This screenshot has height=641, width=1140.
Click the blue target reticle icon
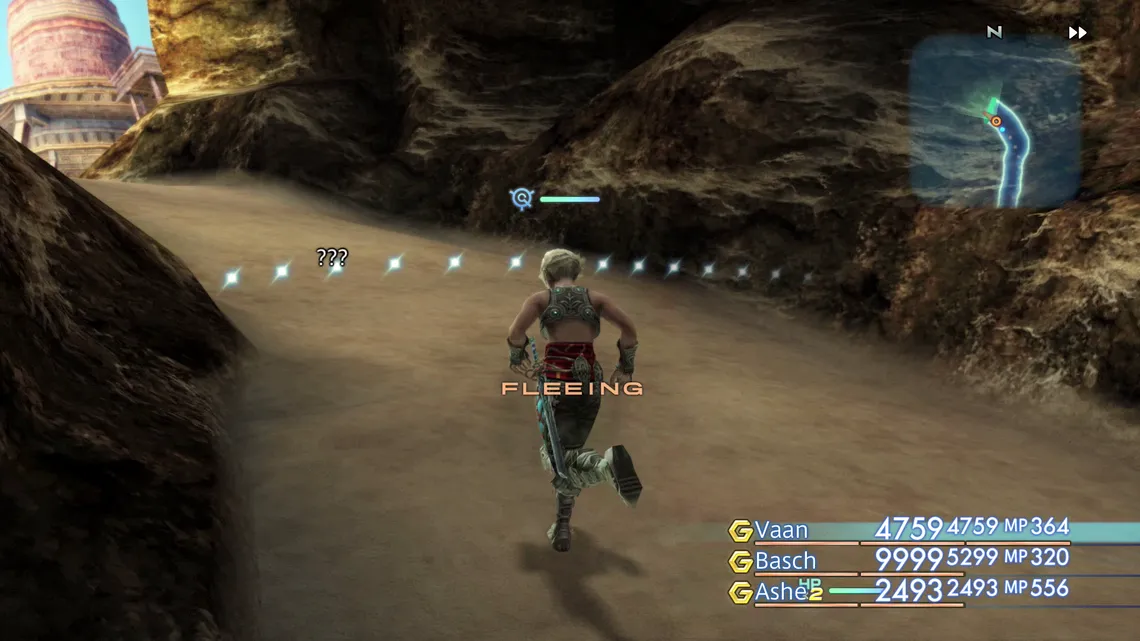(x=521, y=198)
